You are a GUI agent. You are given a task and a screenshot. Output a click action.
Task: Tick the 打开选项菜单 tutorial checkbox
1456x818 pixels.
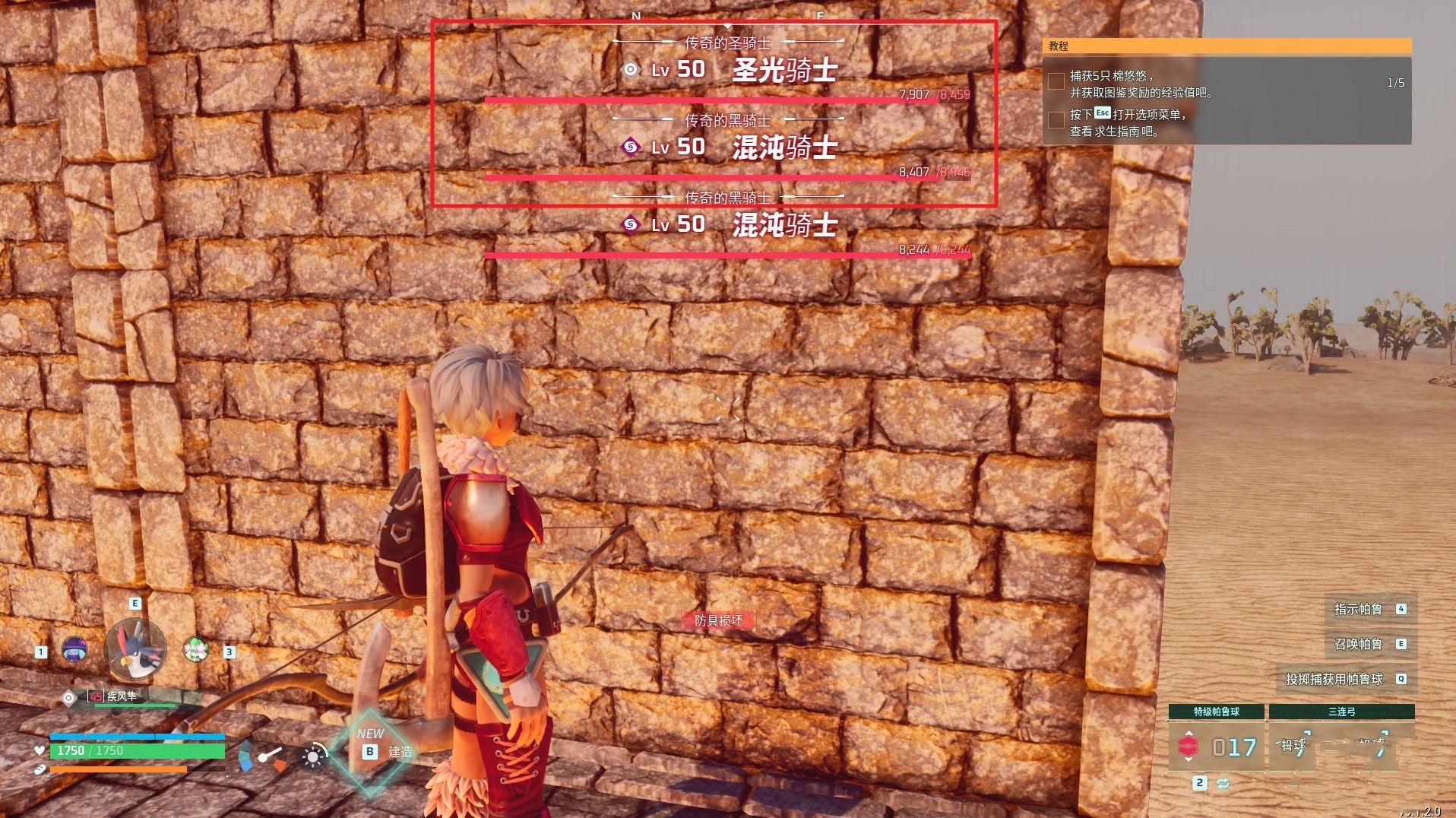(1056, 120)
